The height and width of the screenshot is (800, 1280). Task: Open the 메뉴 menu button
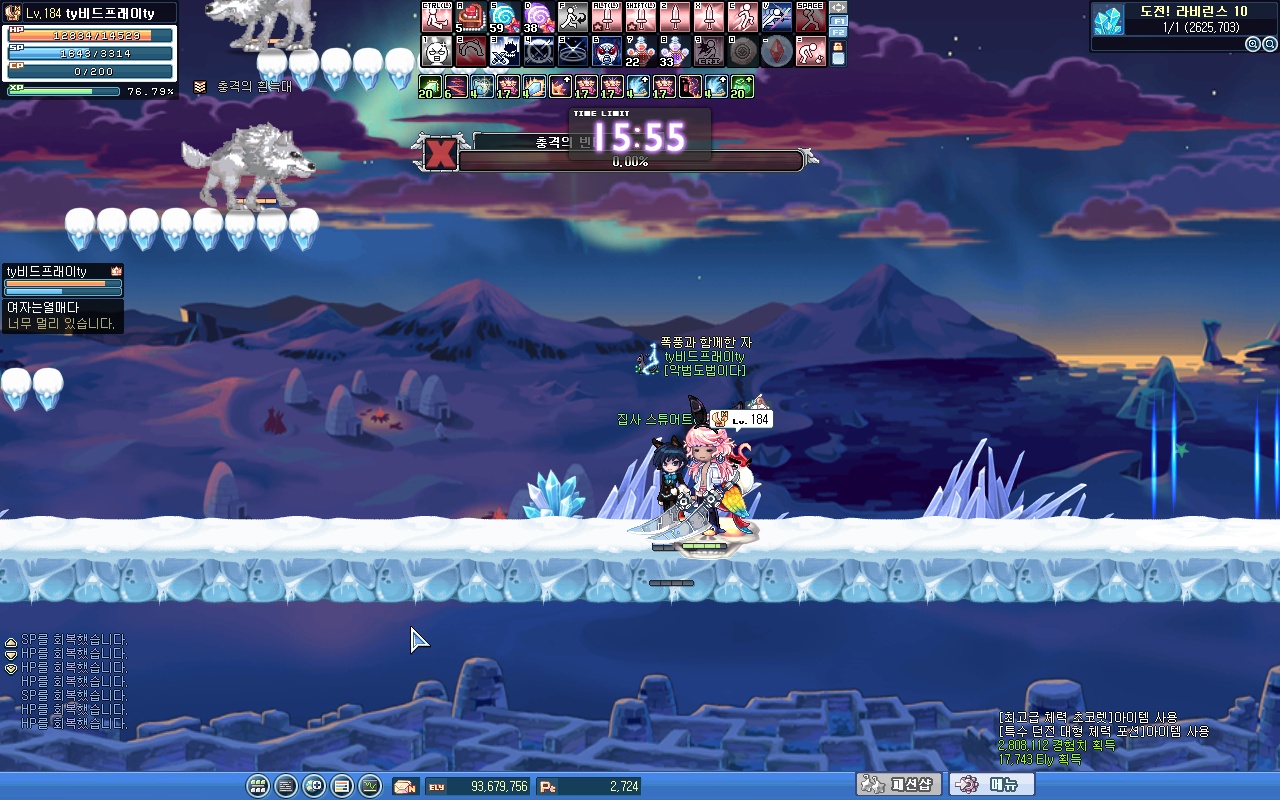(x=991, y=785)
